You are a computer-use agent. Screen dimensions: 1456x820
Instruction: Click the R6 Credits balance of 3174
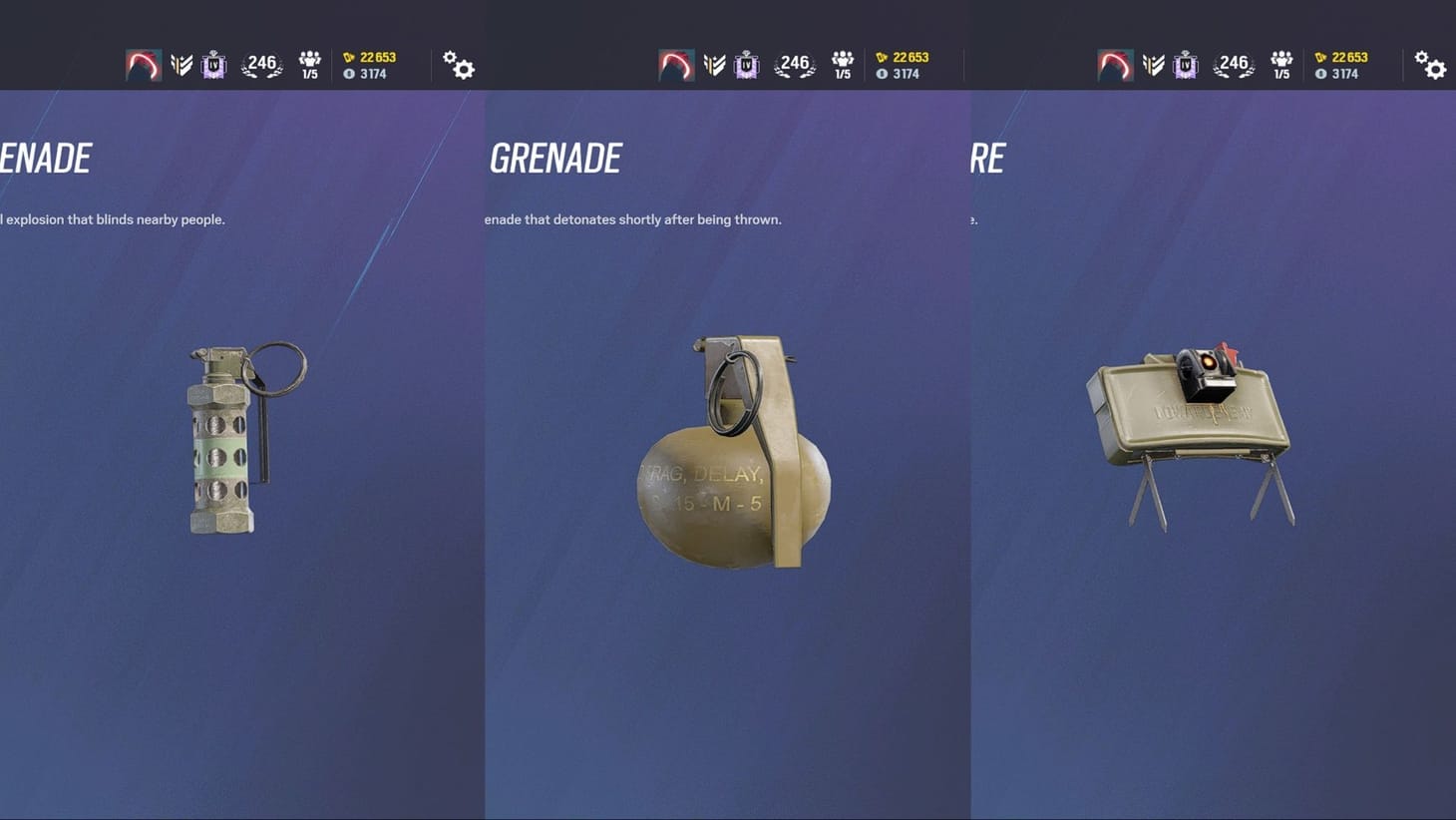(x=376, y=73)
